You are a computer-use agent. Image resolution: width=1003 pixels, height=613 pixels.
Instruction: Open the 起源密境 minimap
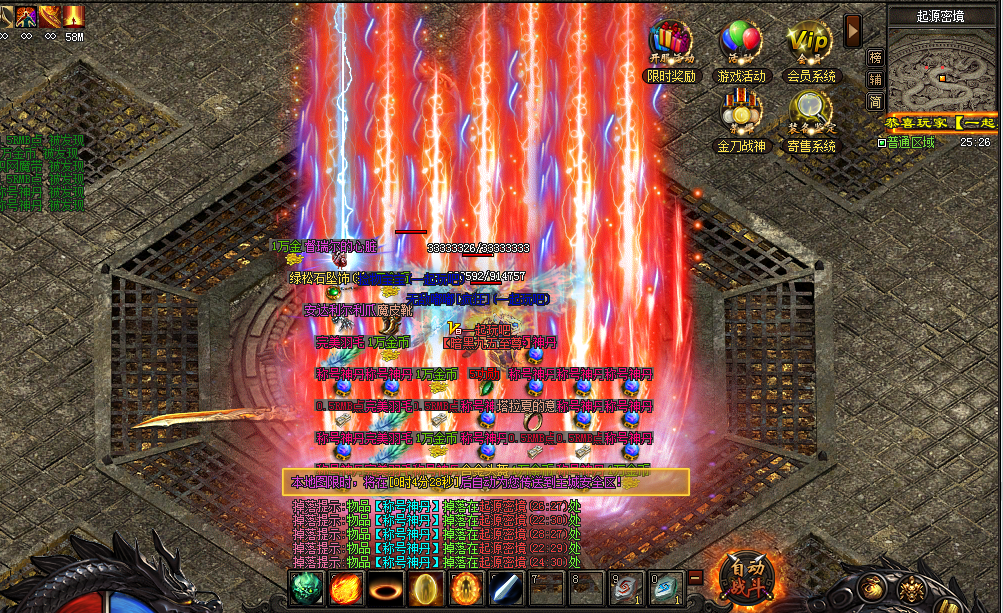(940, 72)
